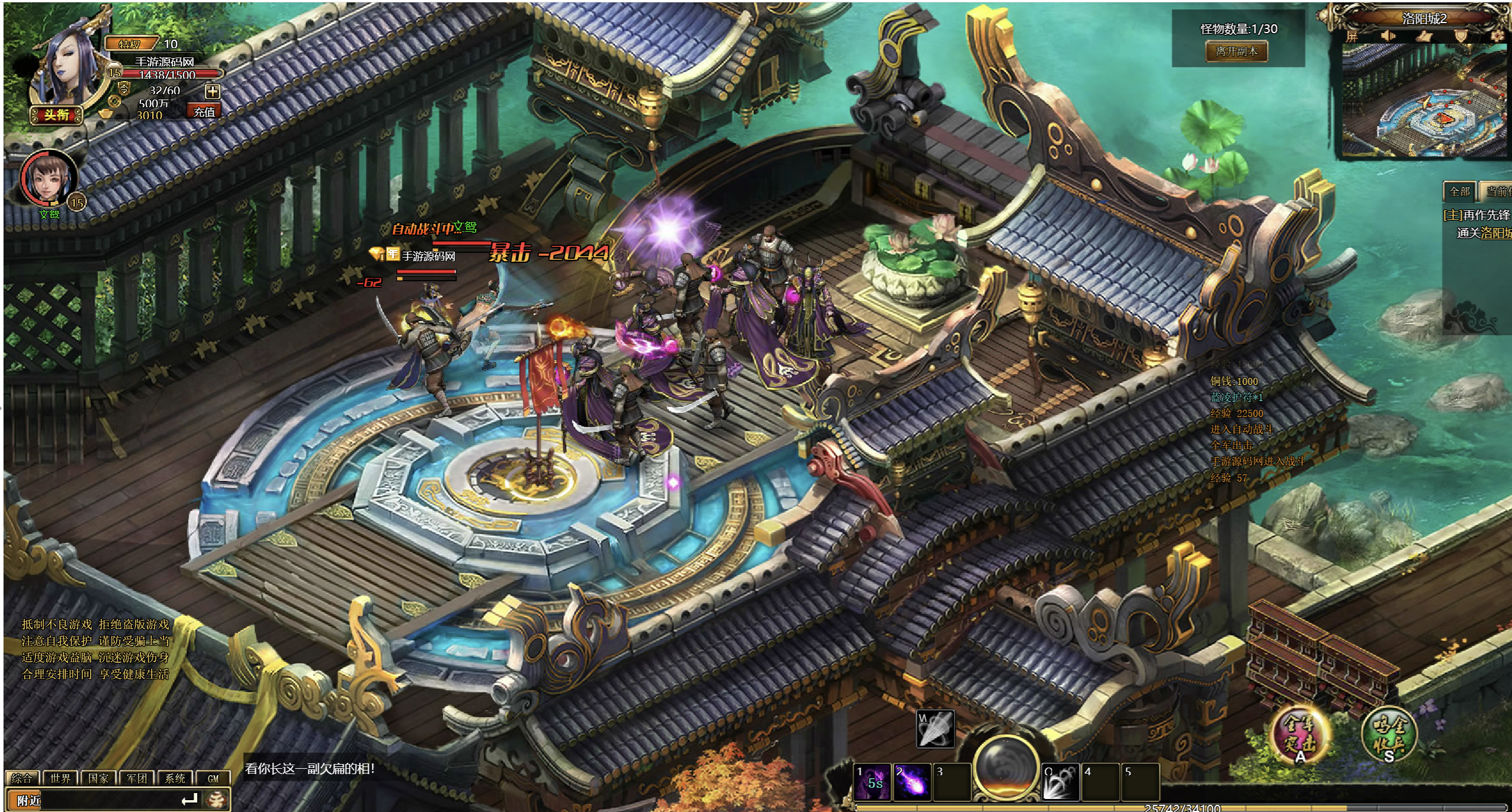Switch to the 全部 quest tab
Image resolution: width=1512 pixels, height=812 pixels.
(1459, 191)
